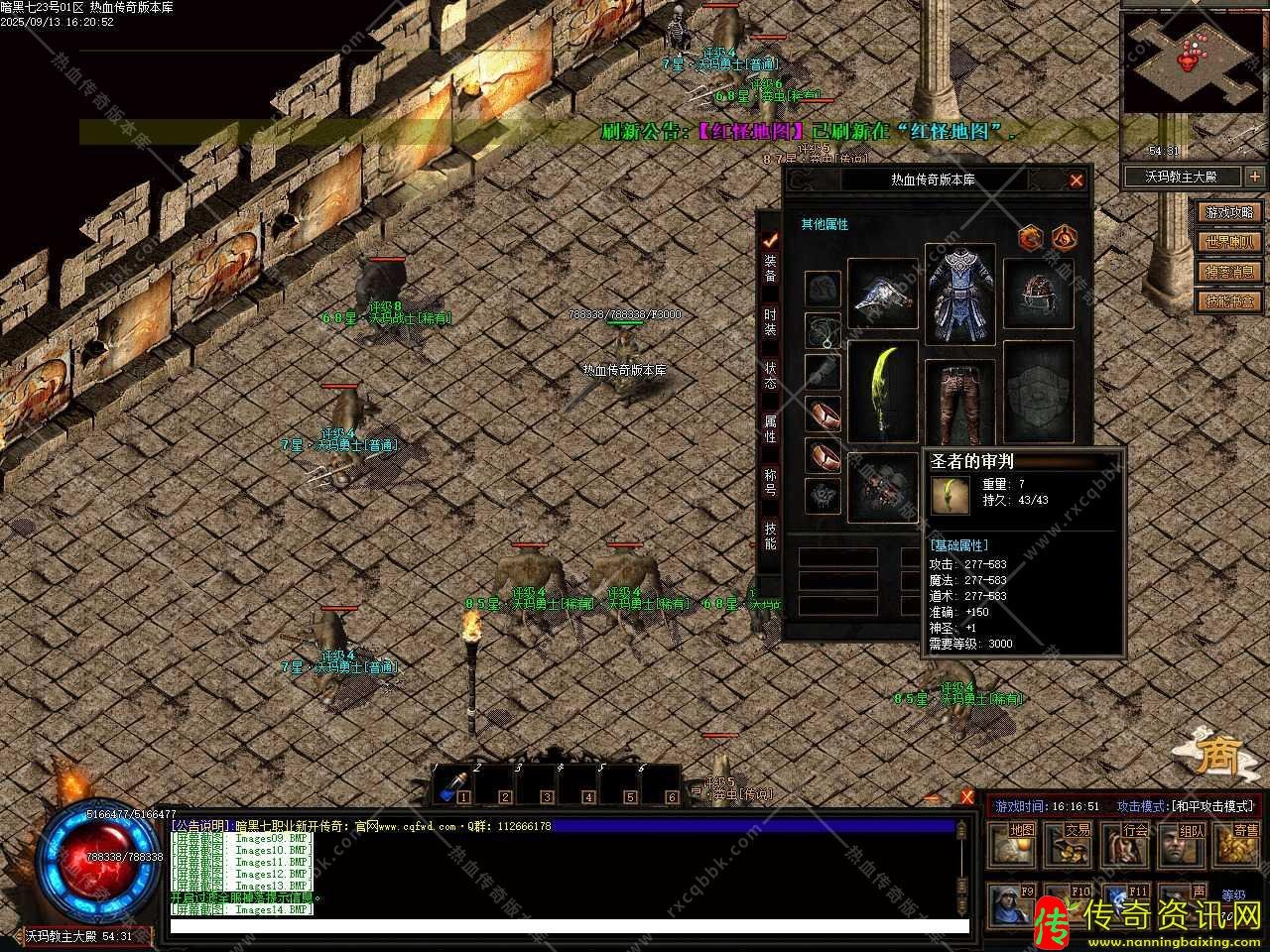Select the brown trousers equipment slot
1270x952 pixels.
959,401
